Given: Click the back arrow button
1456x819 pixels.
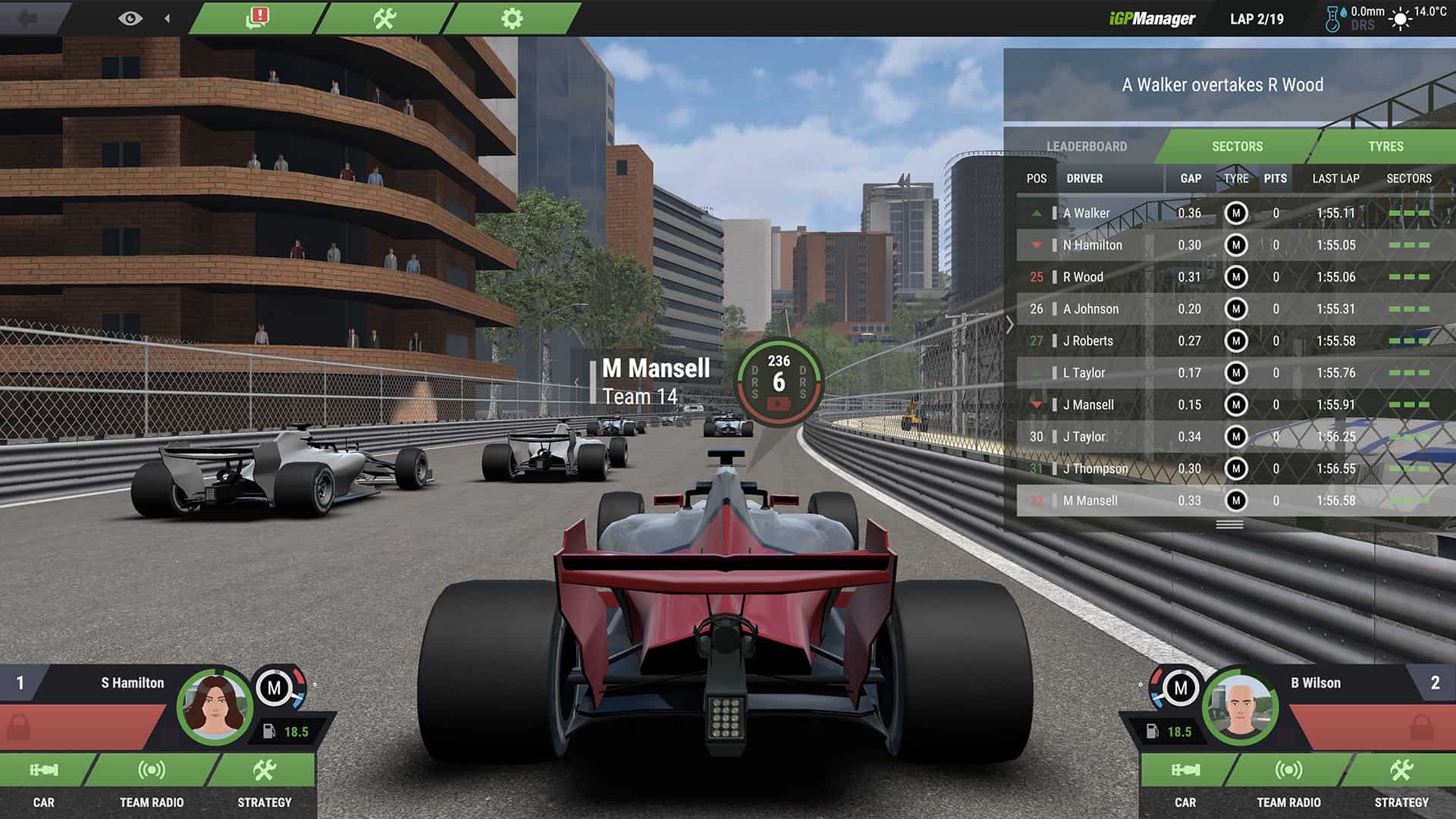Looking at the screenshot, I should click(27, 18).
